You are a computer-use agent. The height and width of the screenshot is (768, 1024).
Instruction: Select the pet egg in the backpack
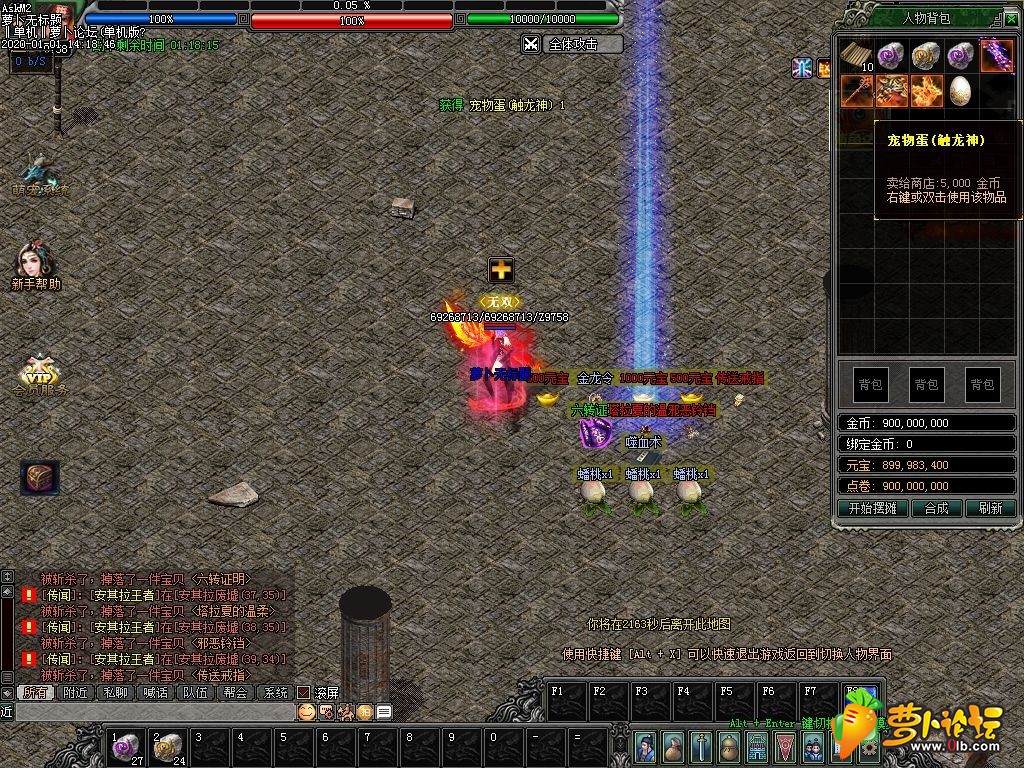[960, 90]
